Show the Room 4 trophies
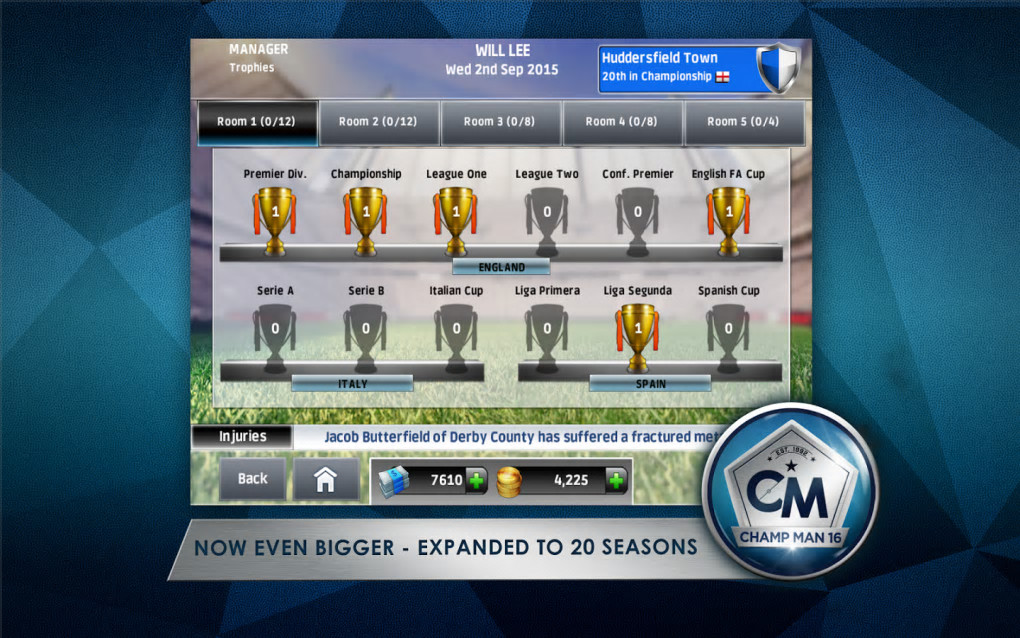1020x638 pixels. (622, 122)
